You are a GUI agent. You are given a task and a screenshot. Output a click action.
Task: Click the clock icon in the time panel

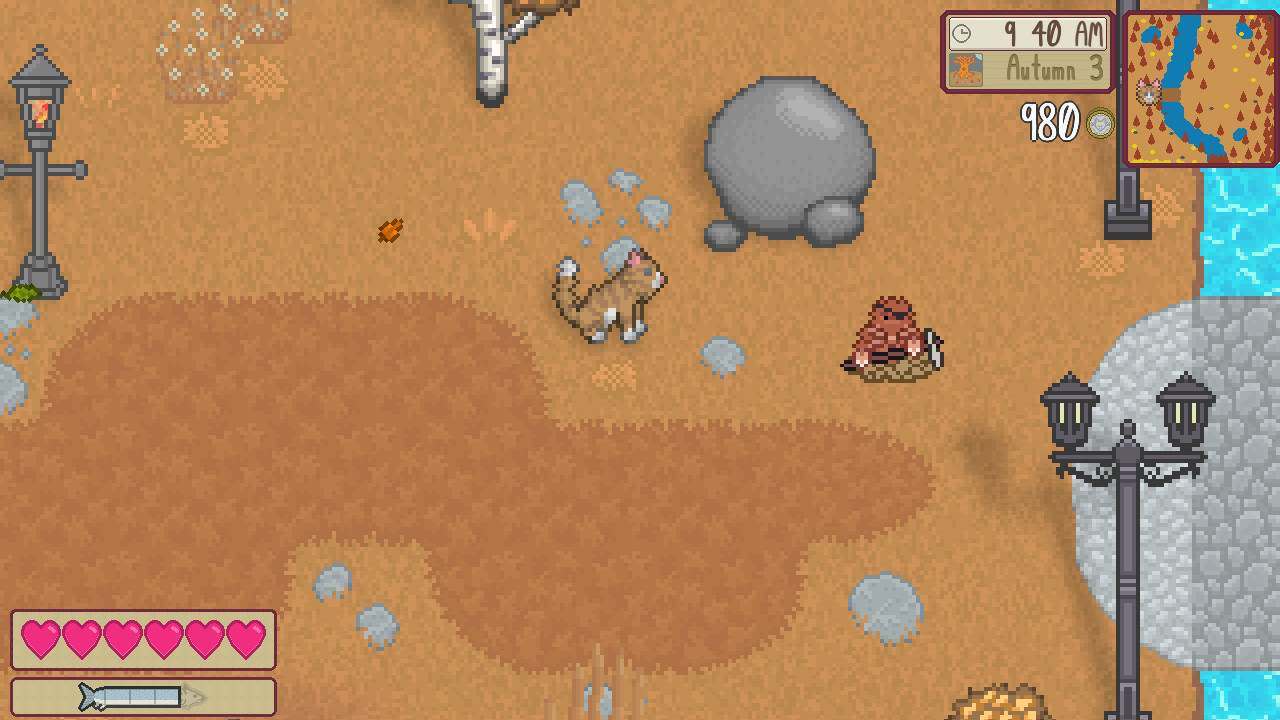[961, 35]
